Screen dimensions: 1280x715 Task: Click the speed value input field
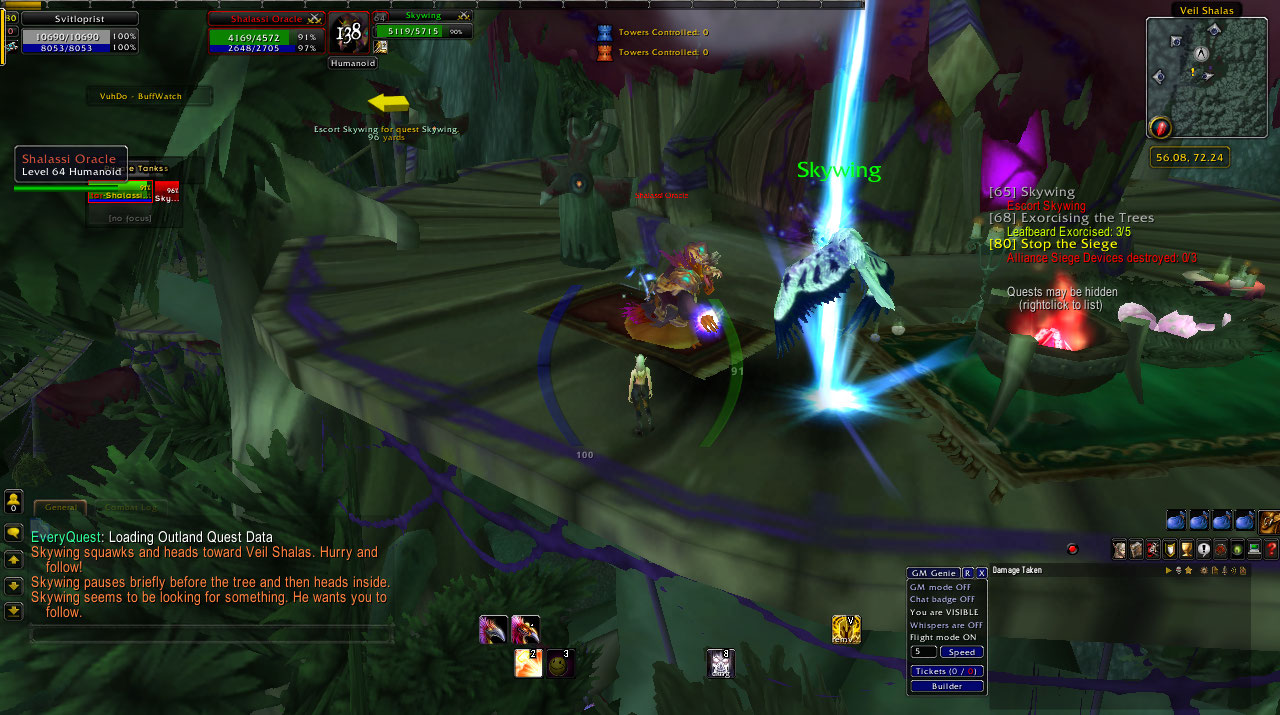[x=923, y=652]
